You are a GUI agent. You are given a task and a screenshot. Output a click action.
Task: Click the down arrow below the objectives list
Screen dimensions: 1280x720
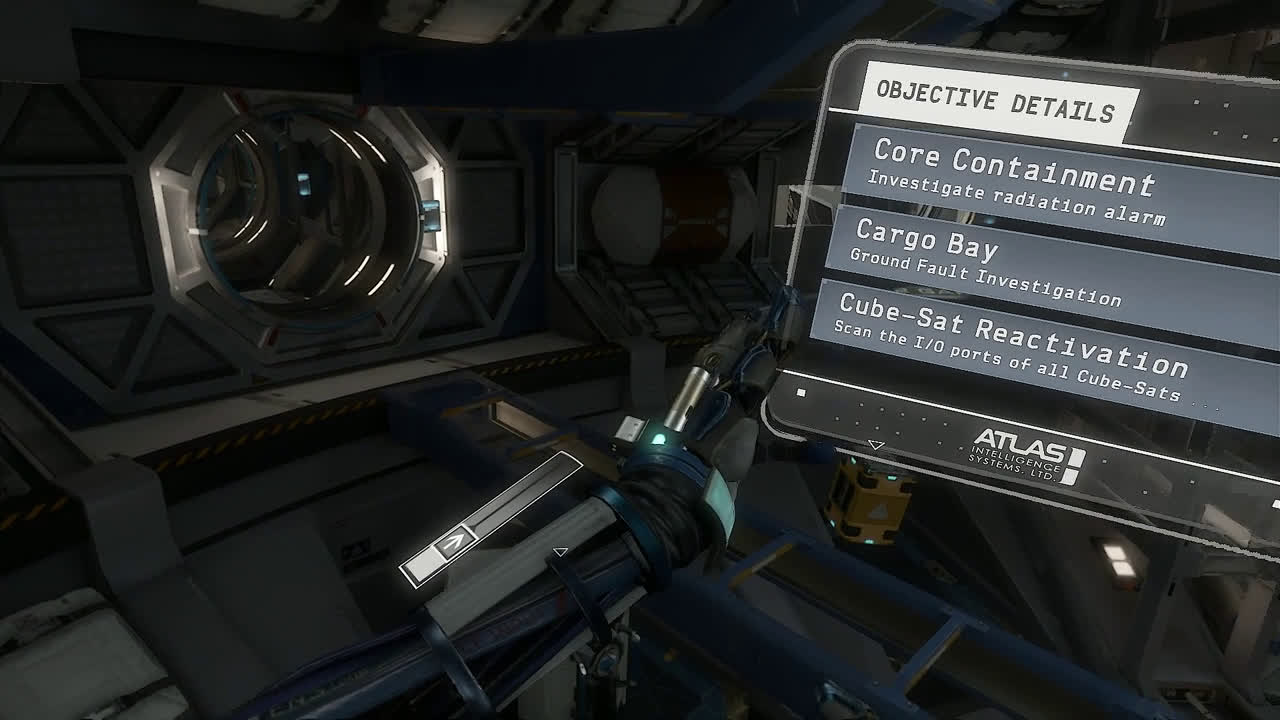[876, 445]
